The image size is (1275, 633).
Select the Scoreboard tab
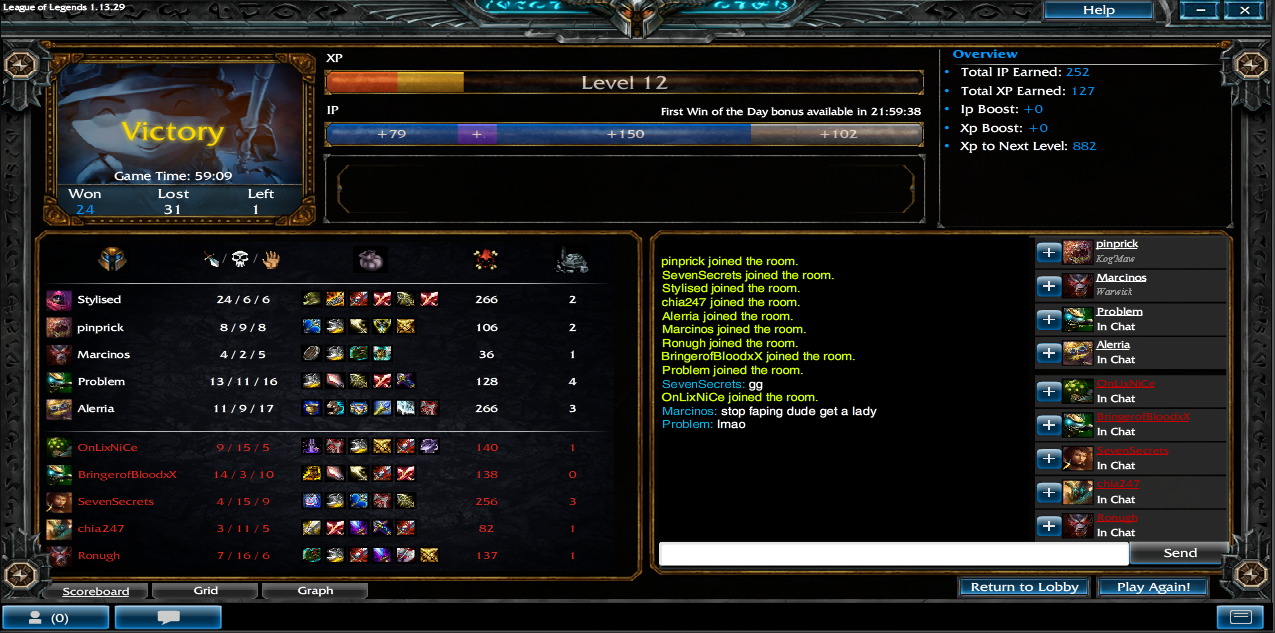point(95,591)
